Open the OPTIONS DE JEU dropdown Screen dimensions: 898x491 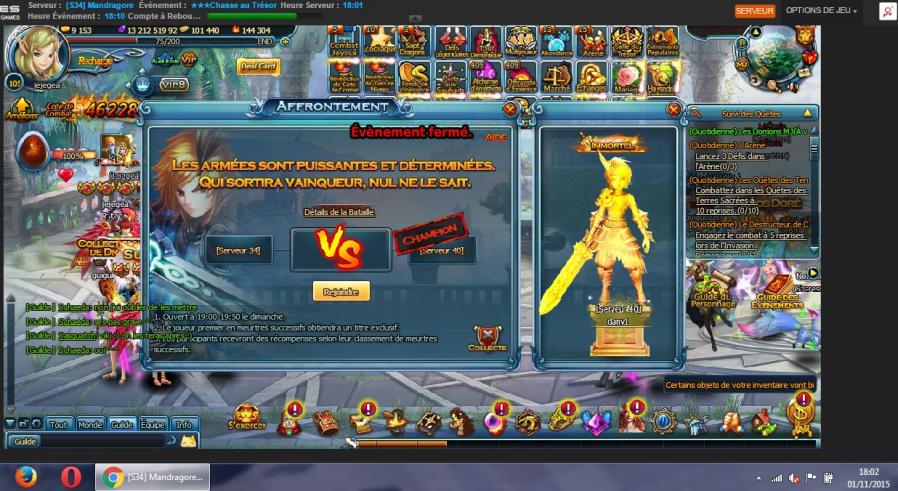point(819,10)
